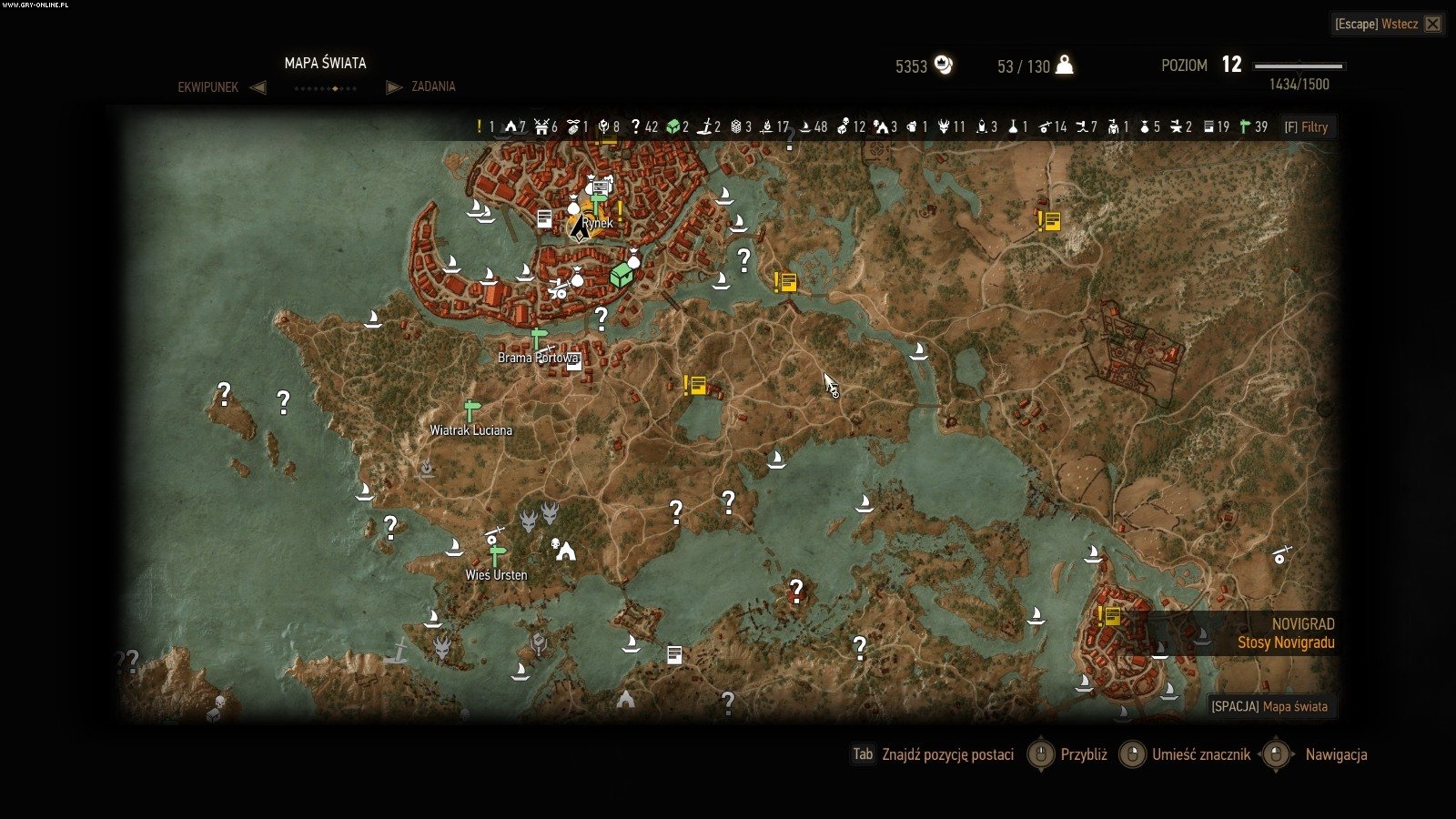The height and width of the screenshot is (819, 1456).
Task: Switch to the Ekwipunek panel
Action: 208,87
